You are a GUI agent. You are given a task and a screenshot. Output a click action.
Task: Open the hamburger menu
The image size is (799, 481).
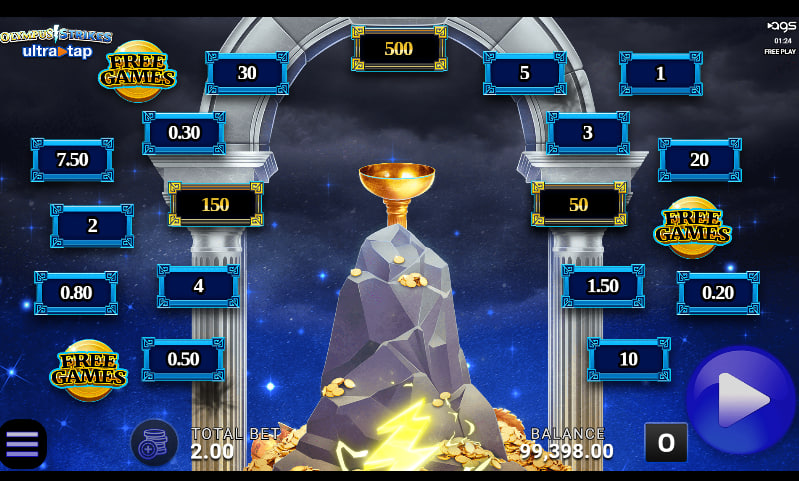(22, 443)
